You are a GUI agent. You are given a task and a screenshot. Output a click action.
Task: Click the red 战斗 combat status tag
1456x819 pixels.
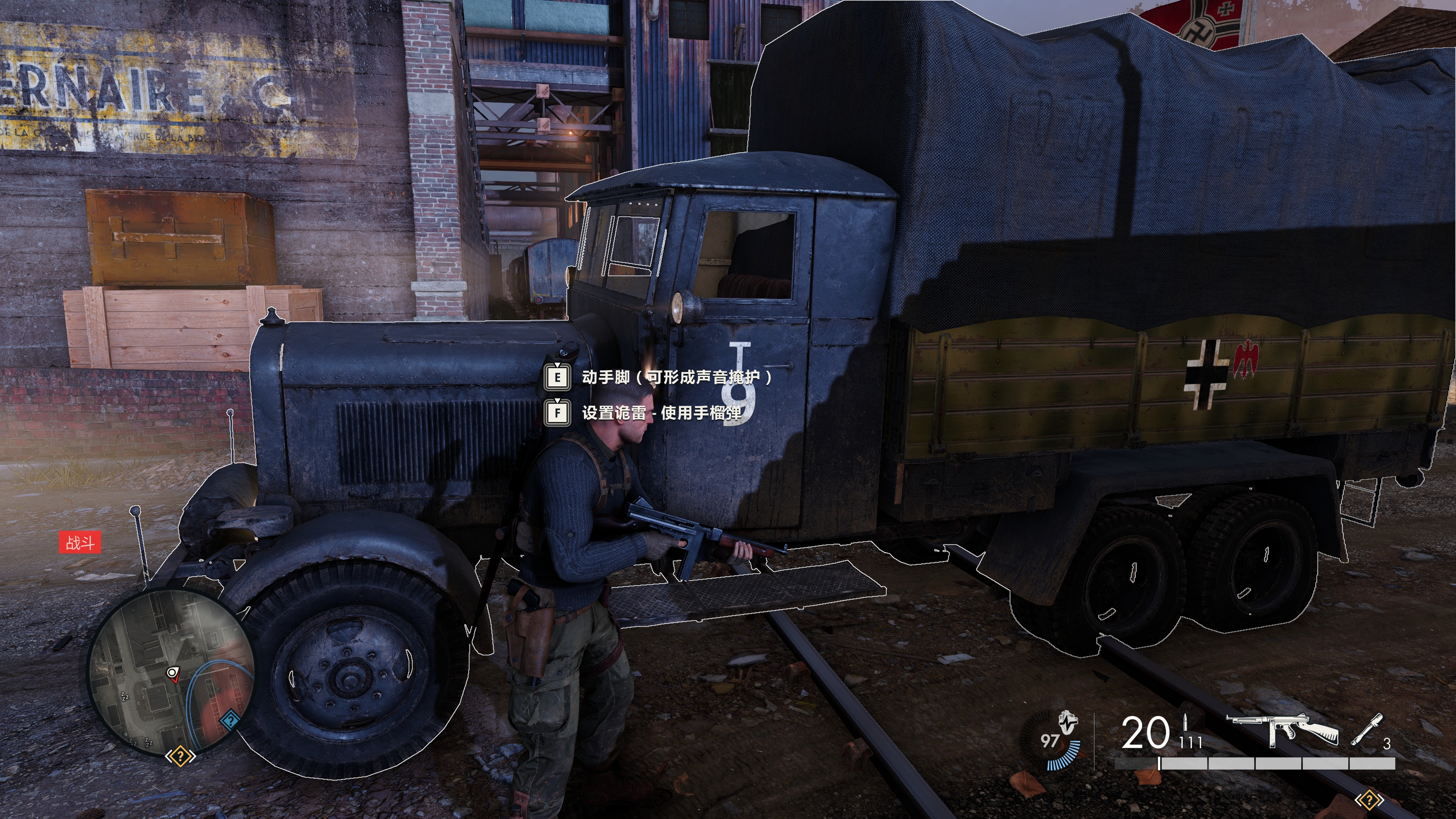point(80,543)
